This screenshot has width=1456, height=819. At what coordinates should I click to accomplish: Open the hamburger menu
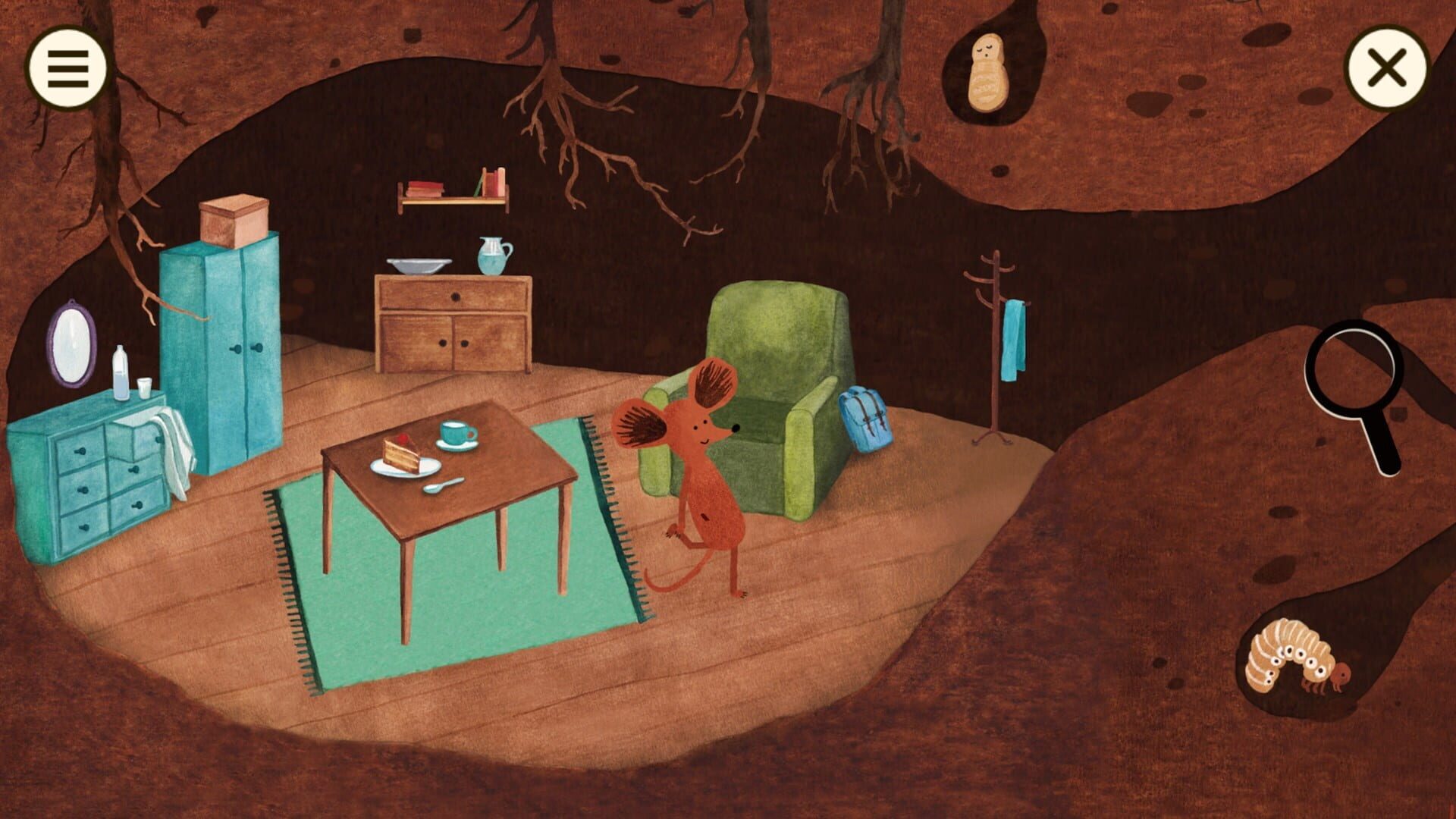point(67,68)
